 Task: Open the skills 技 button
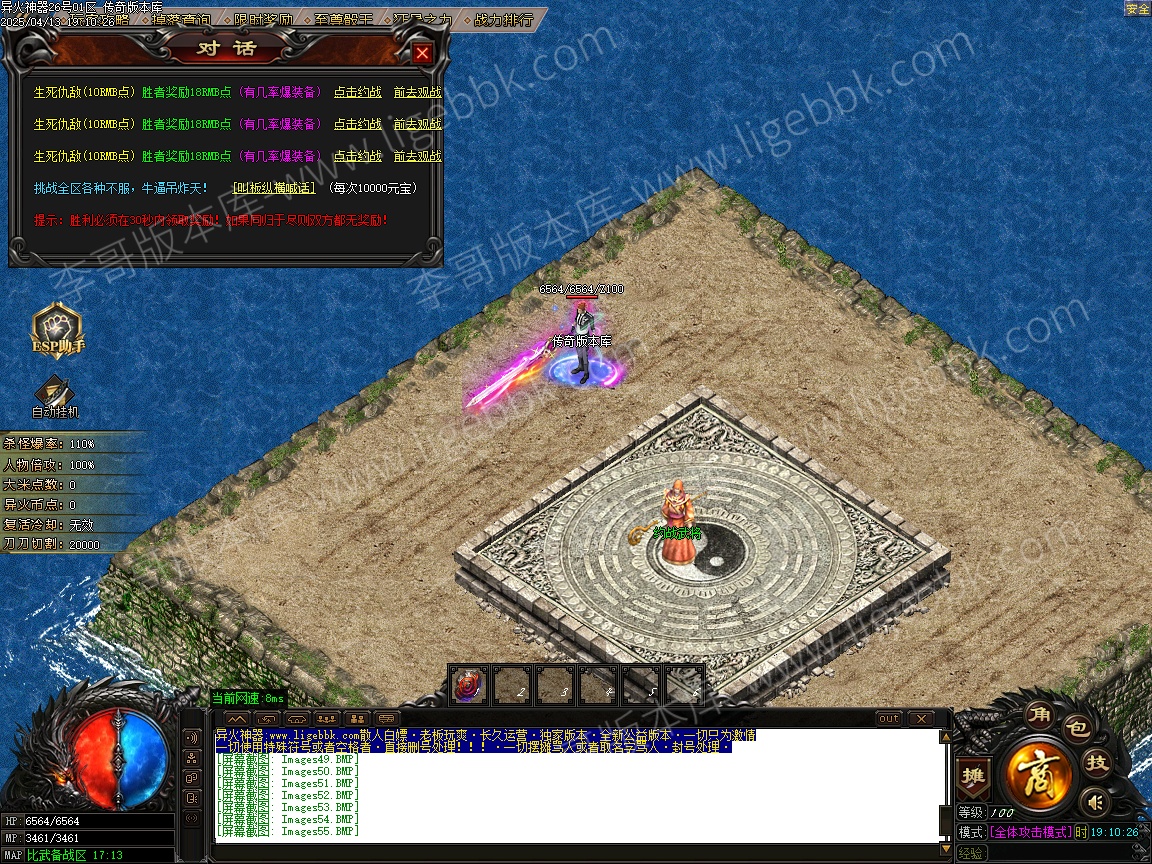(1096, 763)
